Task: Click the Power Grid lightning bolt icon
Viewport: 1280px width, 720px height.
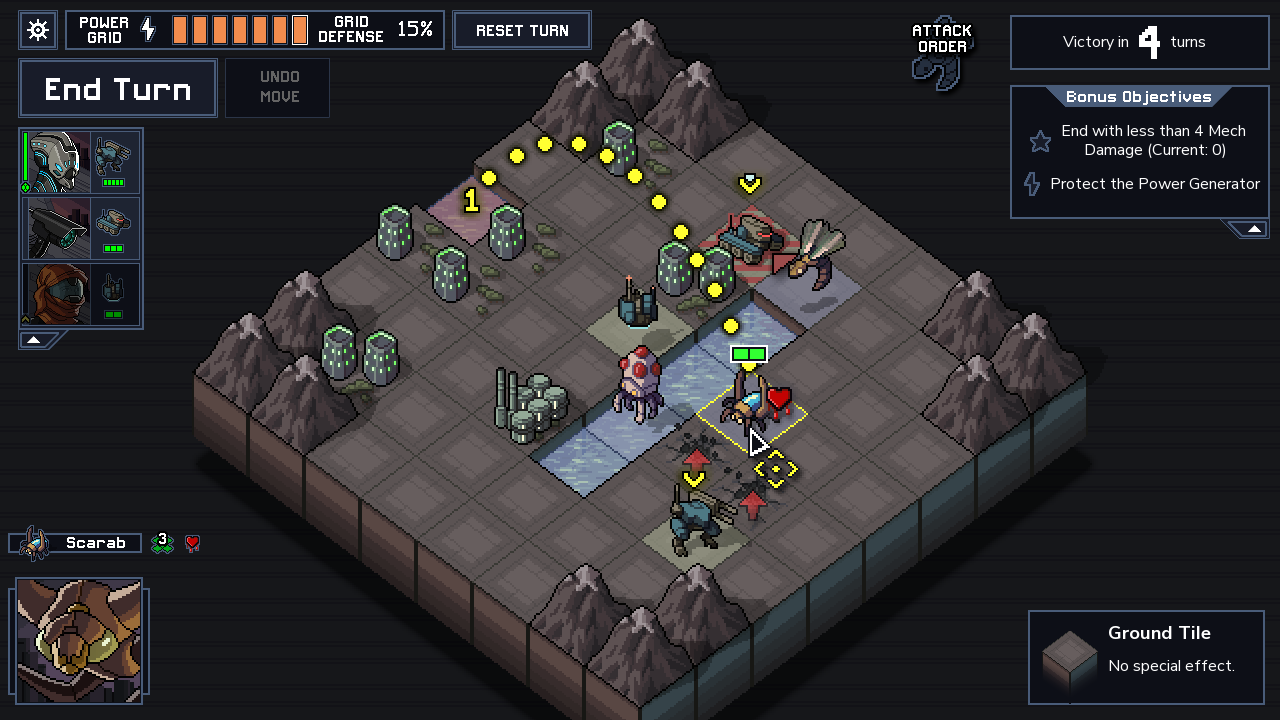Action: coord(146,29)
